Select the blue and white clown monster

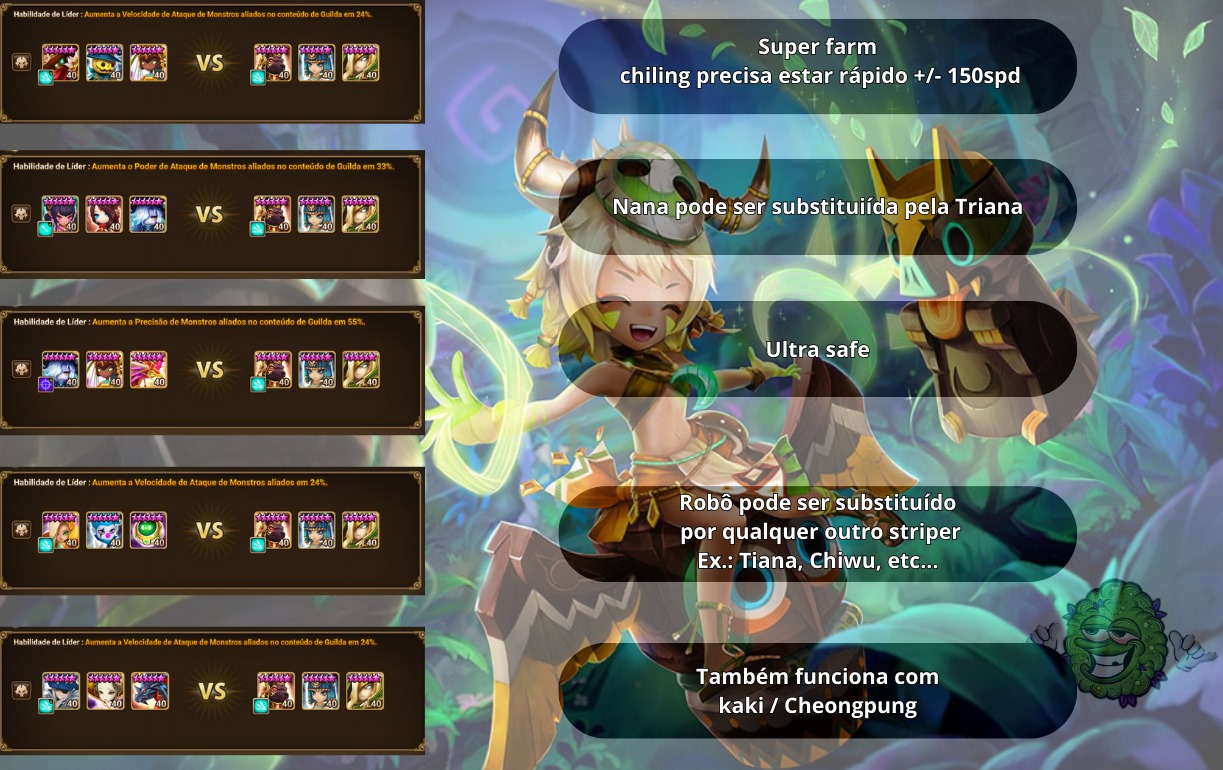[104, 530]
